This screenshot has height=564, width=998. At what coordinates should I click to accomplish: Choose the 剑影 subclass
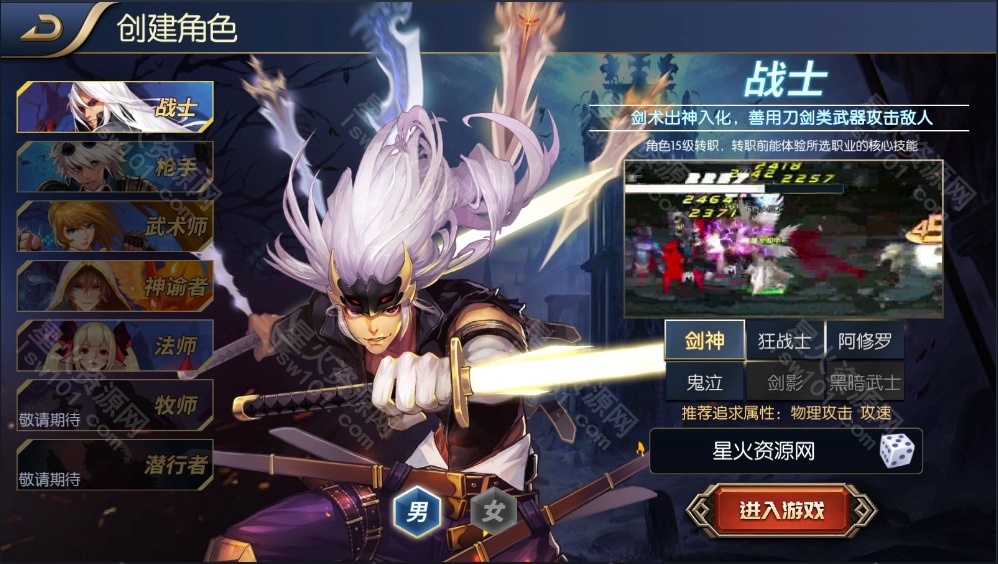pyautogui.click(x=785, y=382)
